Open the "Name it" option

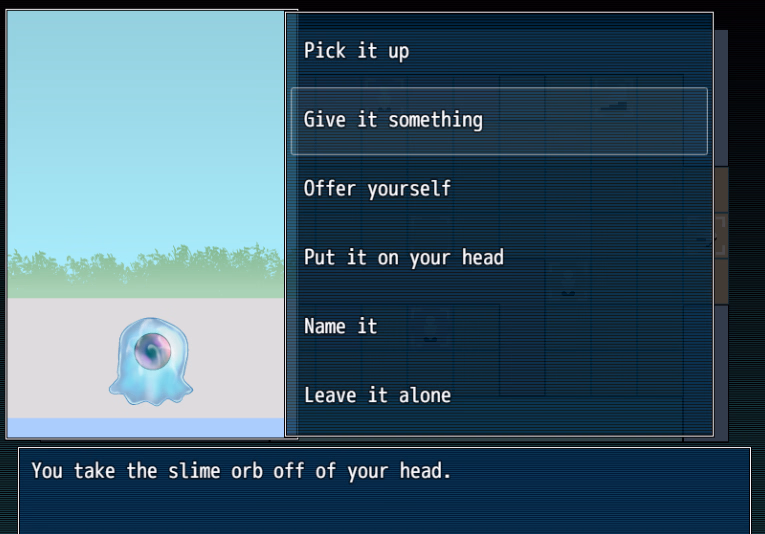[340, 326]
